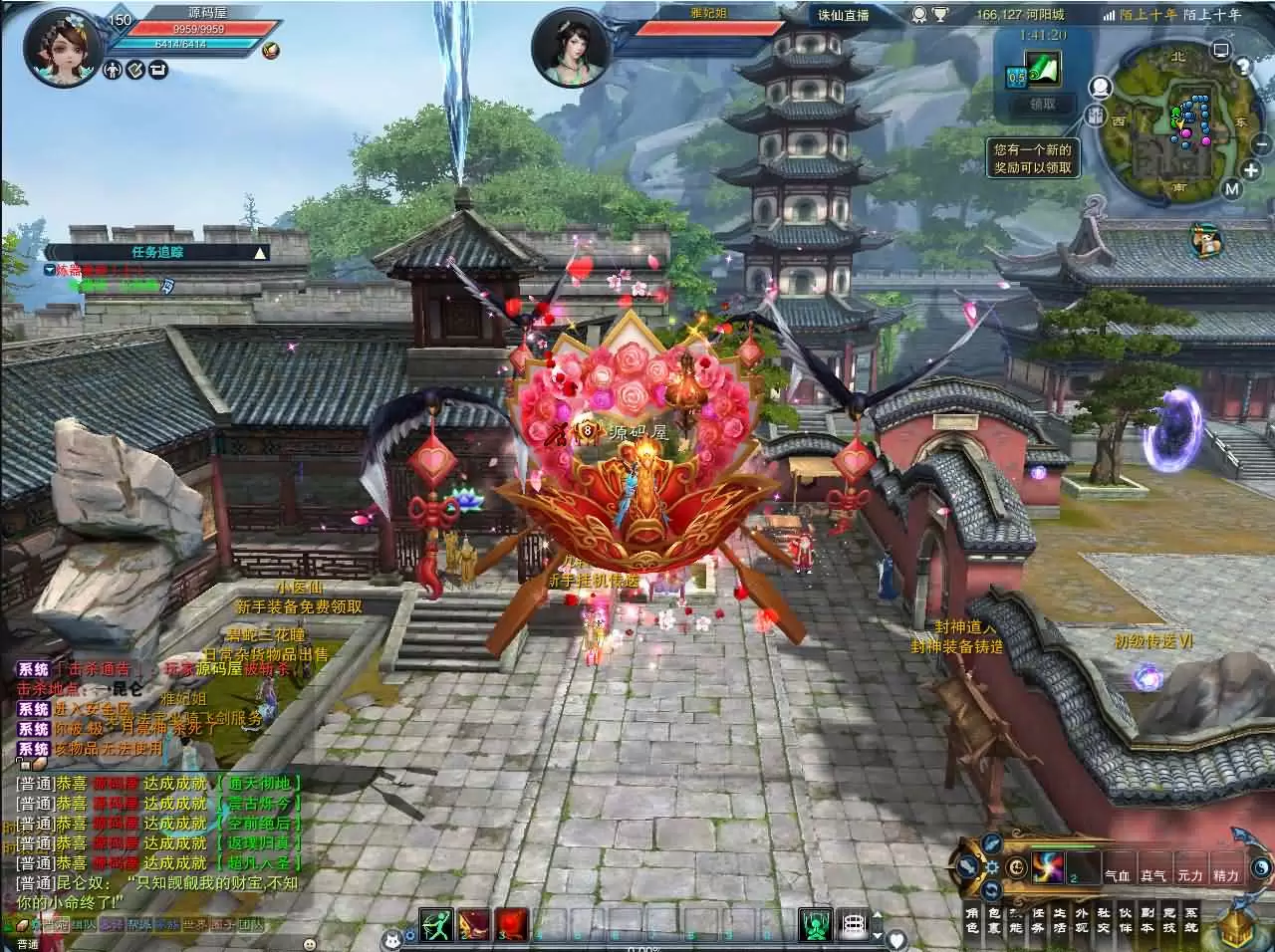Switch to the 世界 chat channel tab

click(x=194, y=924)
